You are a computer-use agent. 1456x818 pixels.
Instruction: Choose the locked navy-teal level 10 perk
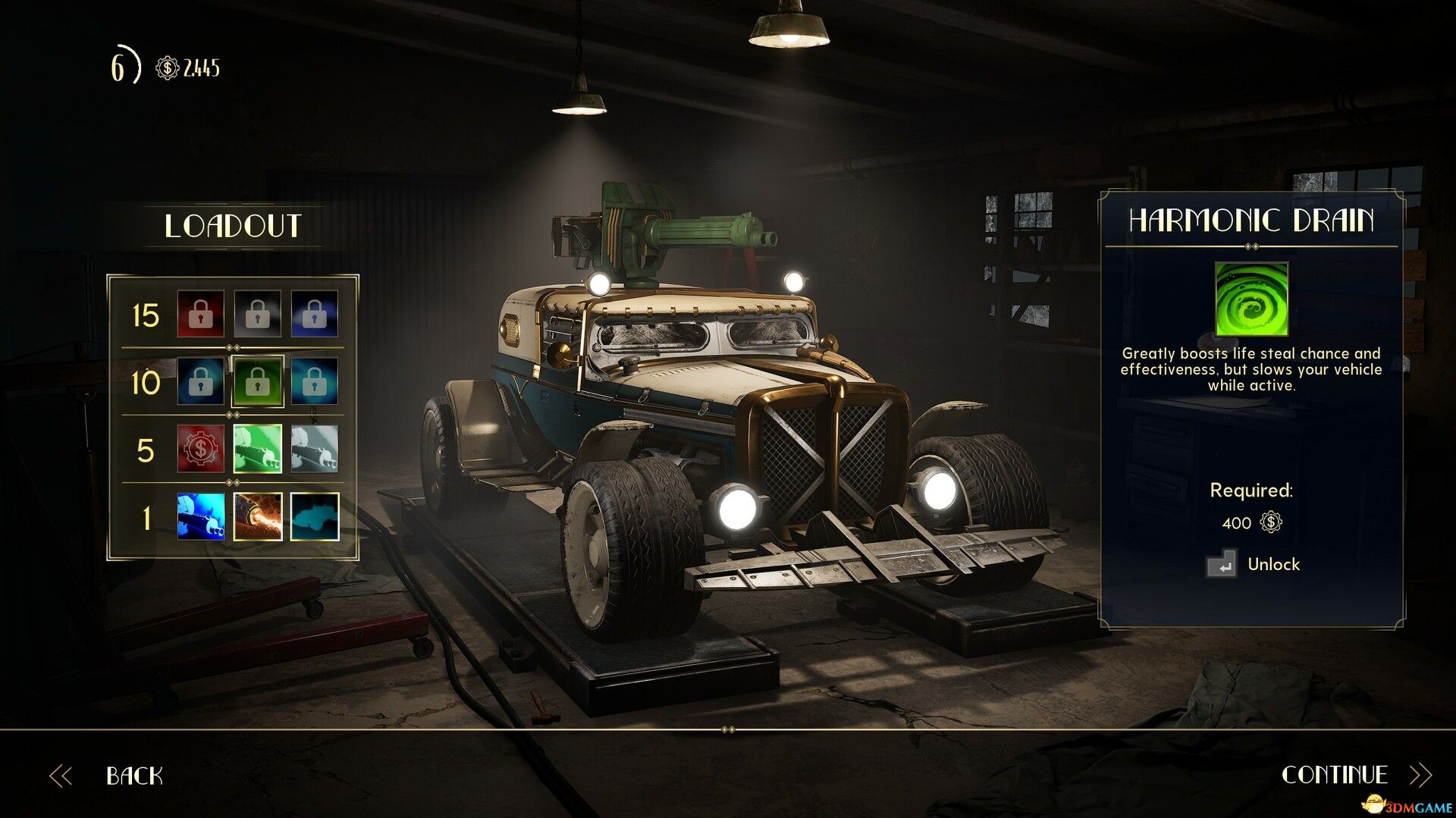click(201, 381)
